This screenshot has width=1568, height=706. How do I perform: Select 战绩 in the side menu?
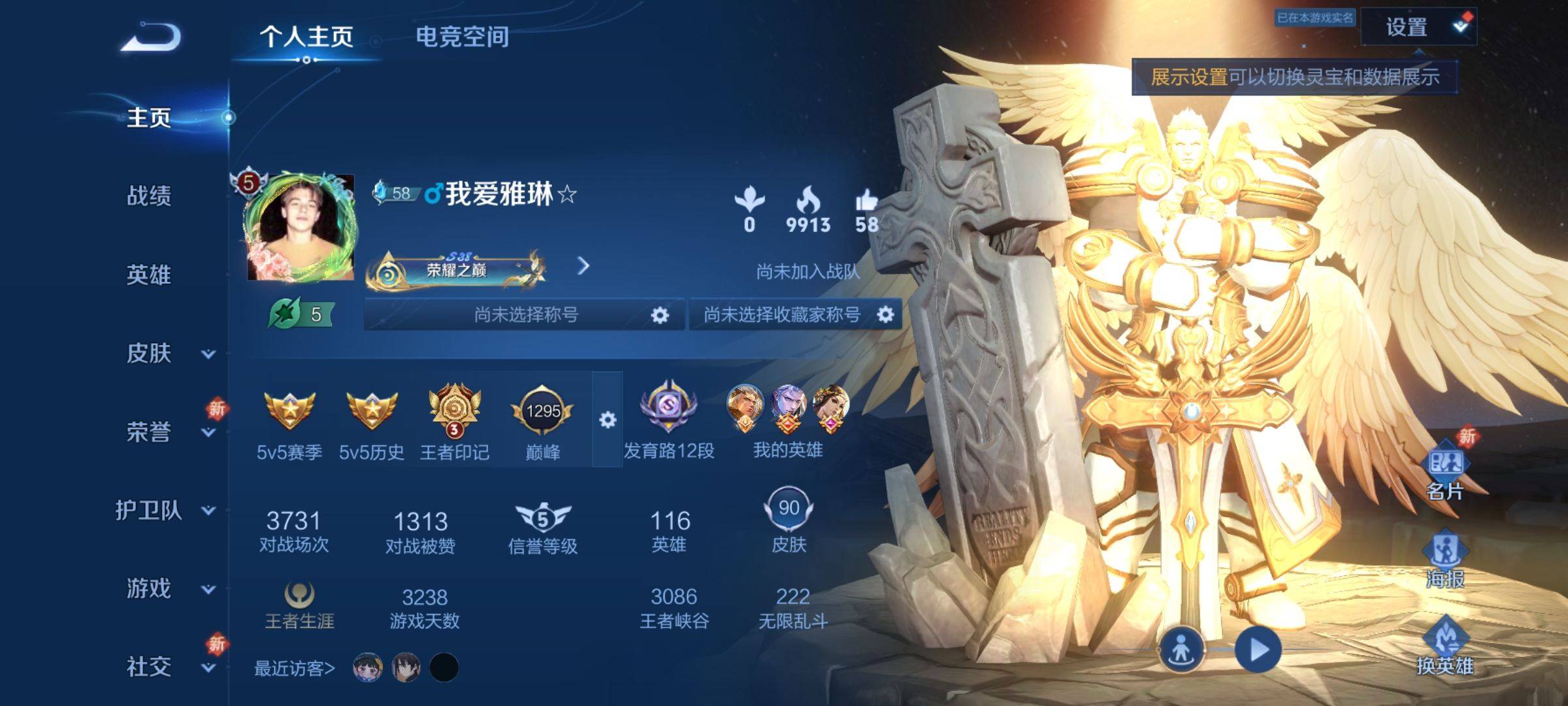149,195
